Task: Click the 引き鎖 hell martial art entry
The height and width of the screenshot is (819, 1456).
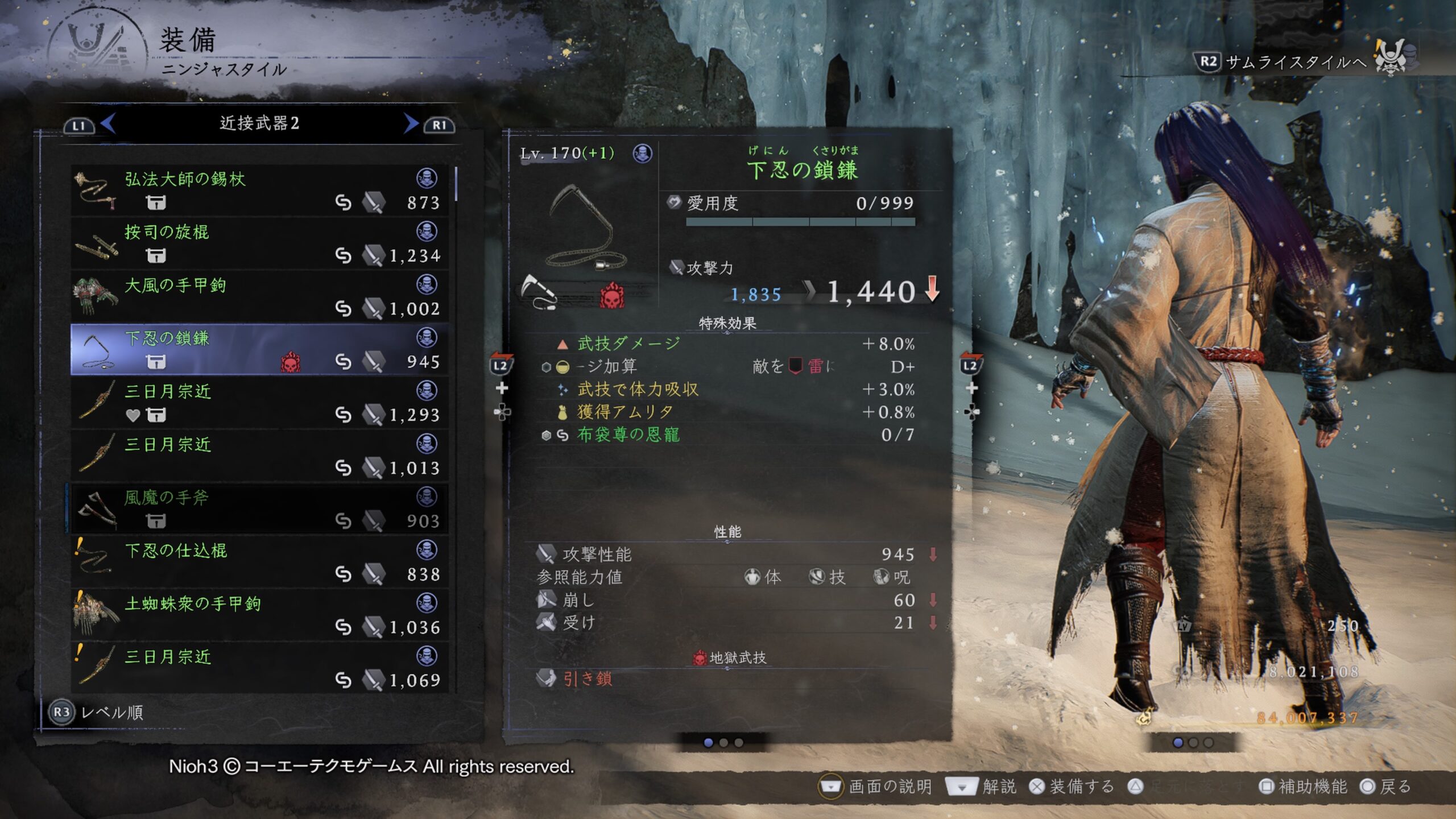Action: point(587,679)
